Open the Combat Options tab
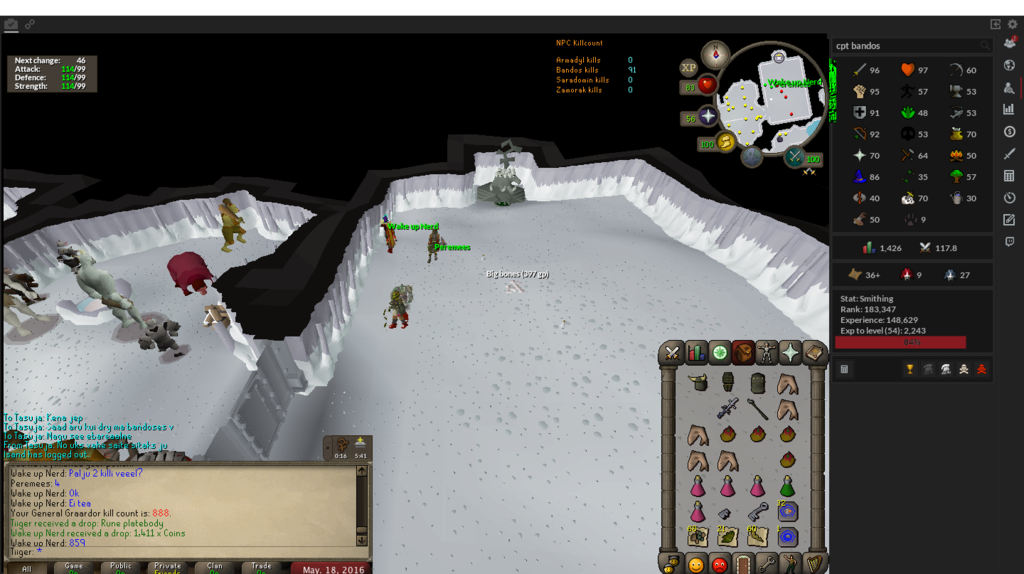 [671, 353]
